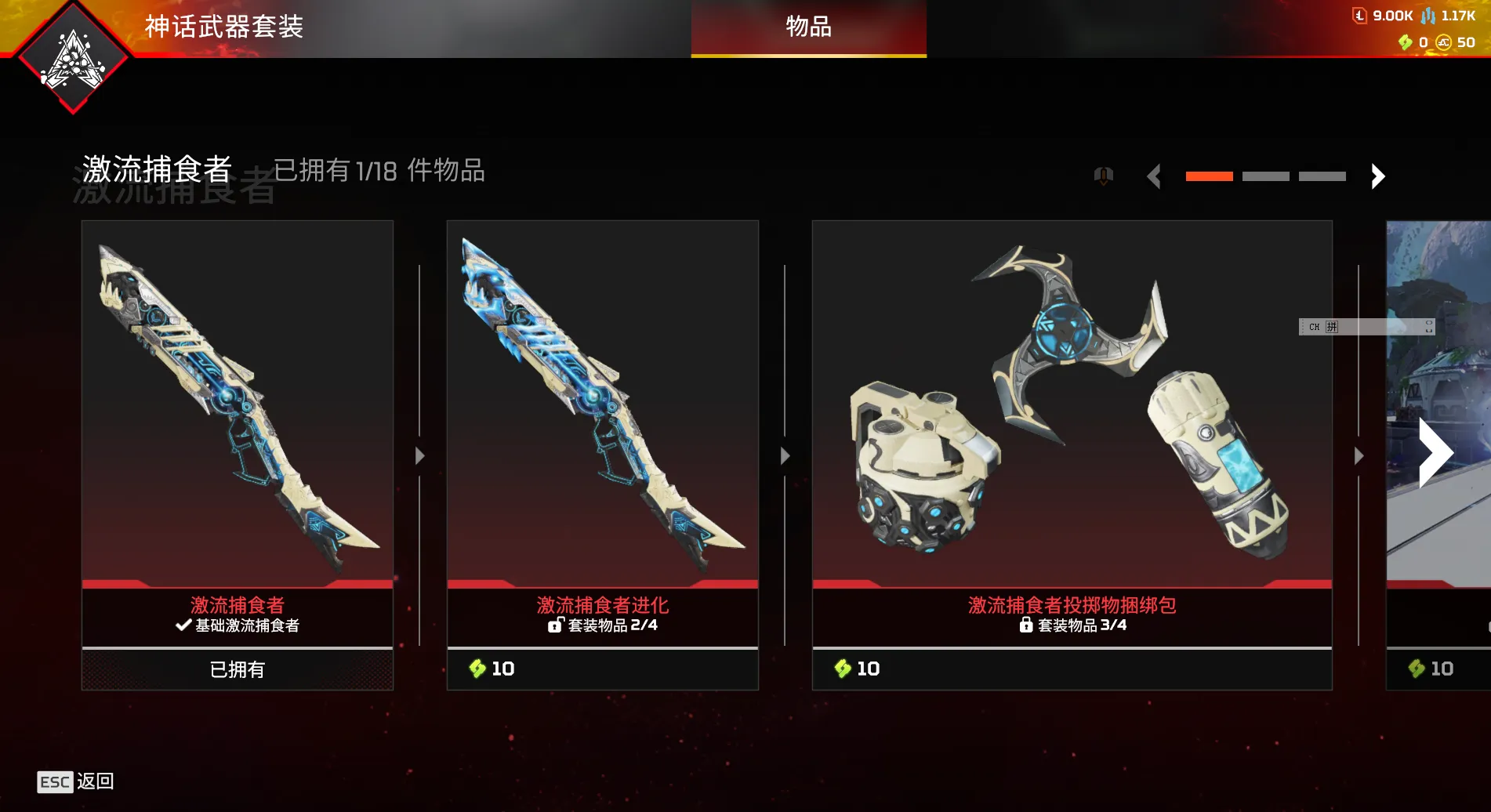1491x812 pixels.
Task: Select the first orange page indicator
Action: tap(1209, 176)
